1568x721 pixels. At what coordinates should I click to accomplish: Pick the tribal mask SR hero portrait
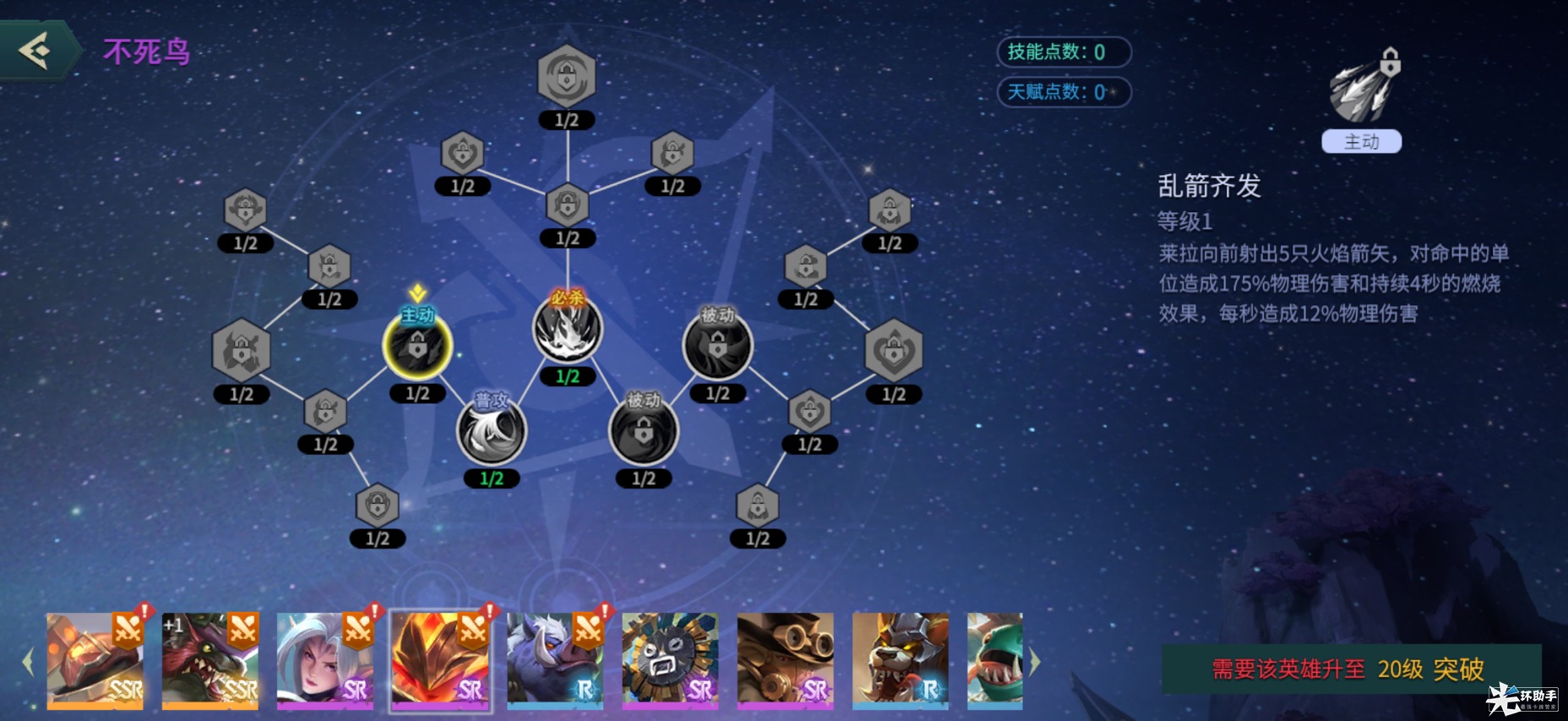coord(670,660)
